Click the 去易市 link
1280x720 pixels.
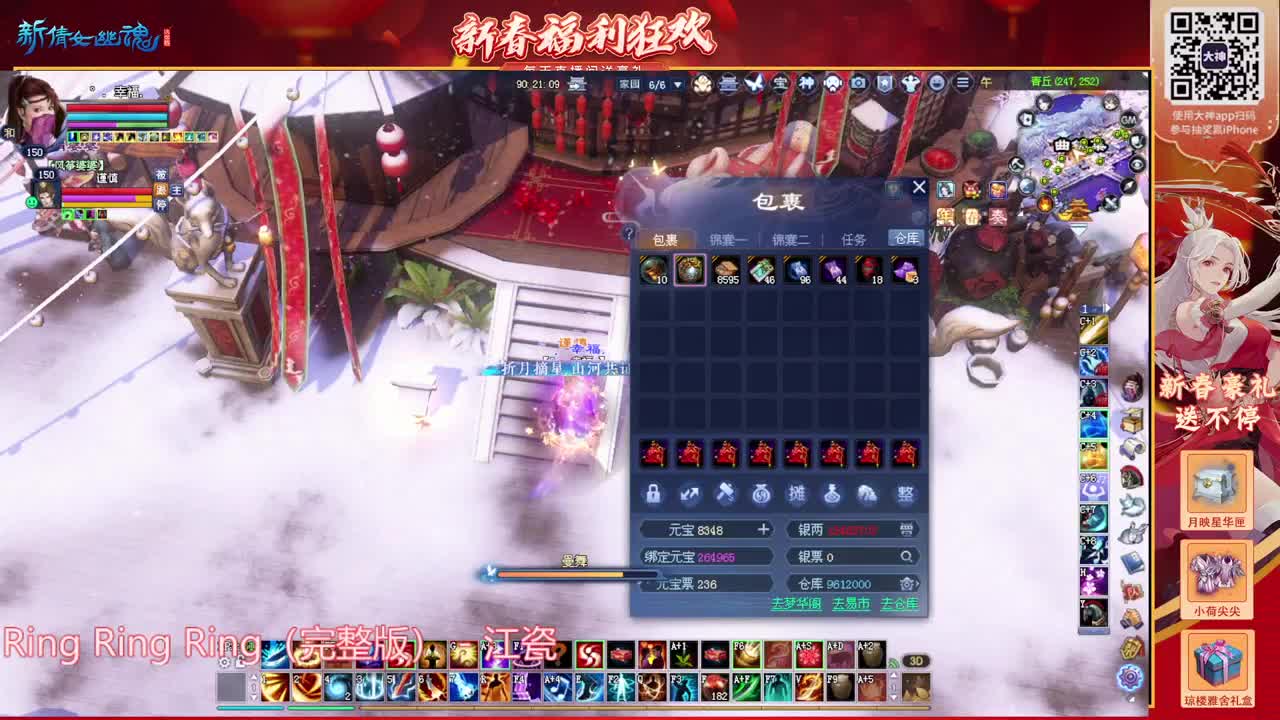point(851,603)
